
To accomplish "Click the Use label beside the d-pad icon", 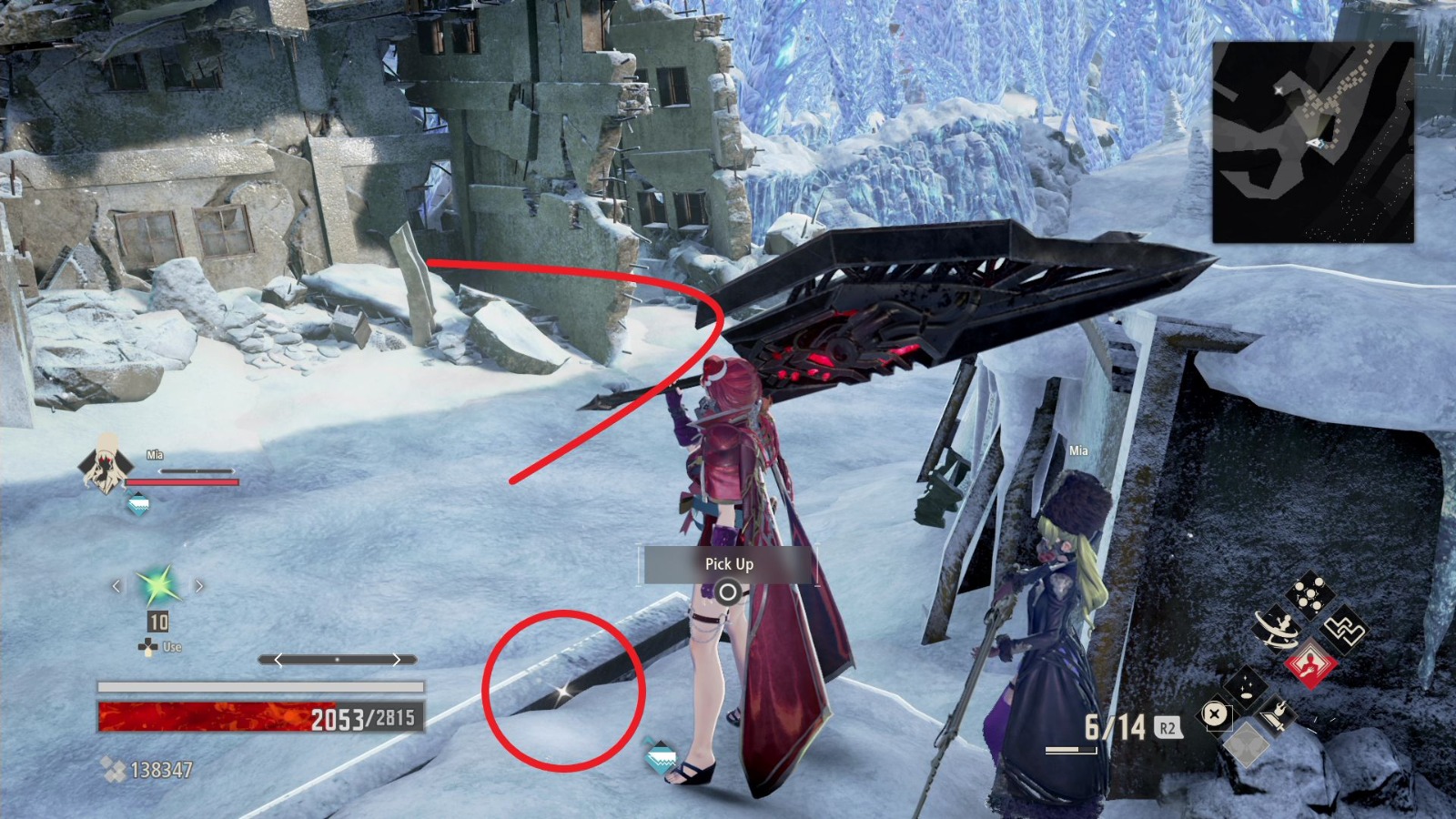I will [172, 647].
